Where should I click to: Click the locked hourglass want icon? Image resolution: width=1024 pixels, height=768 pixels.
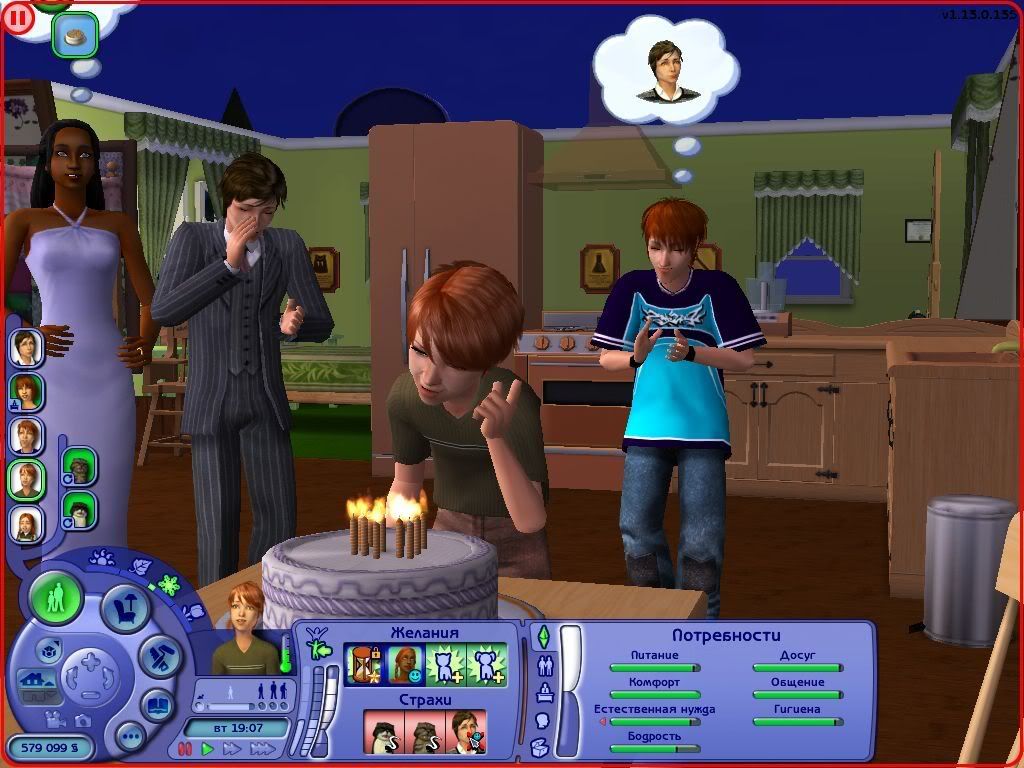(x=364, y=664)
